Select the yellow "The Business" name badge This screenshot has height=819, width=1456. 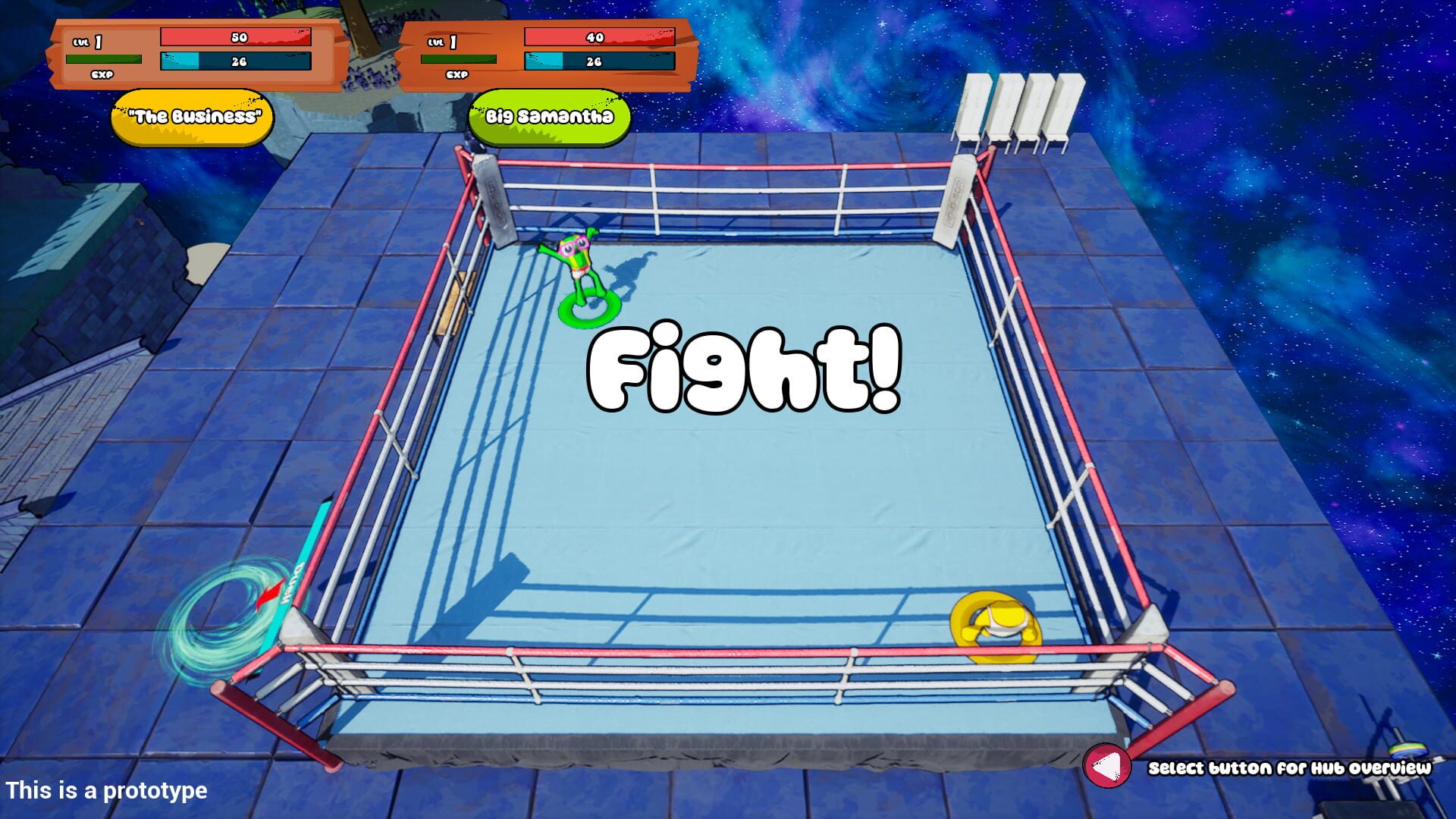tap(194, 115)
